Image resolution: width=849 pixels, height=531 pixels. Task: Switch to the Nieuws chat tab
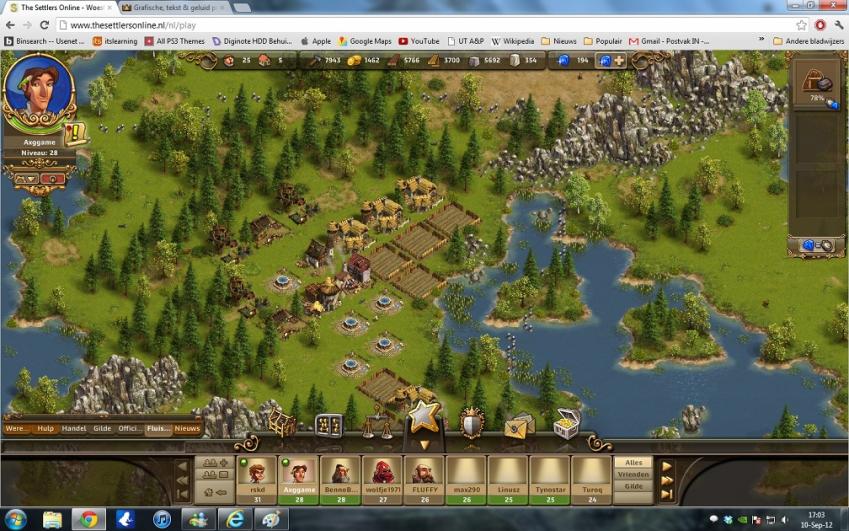pyautogui.click(x=187, y=428)
